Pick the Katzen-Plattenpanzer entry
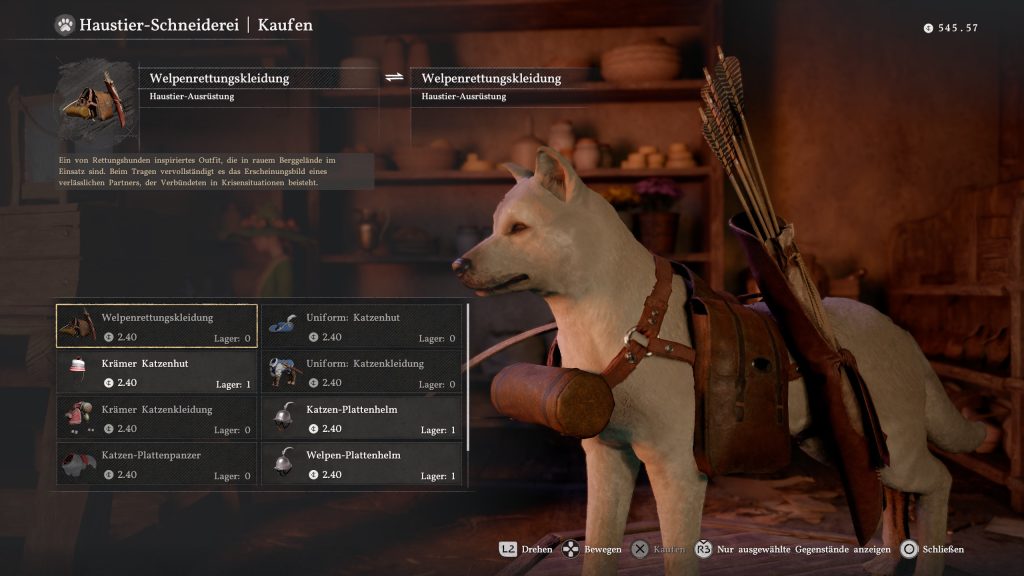1024x576 pixels. pos(157,464)
